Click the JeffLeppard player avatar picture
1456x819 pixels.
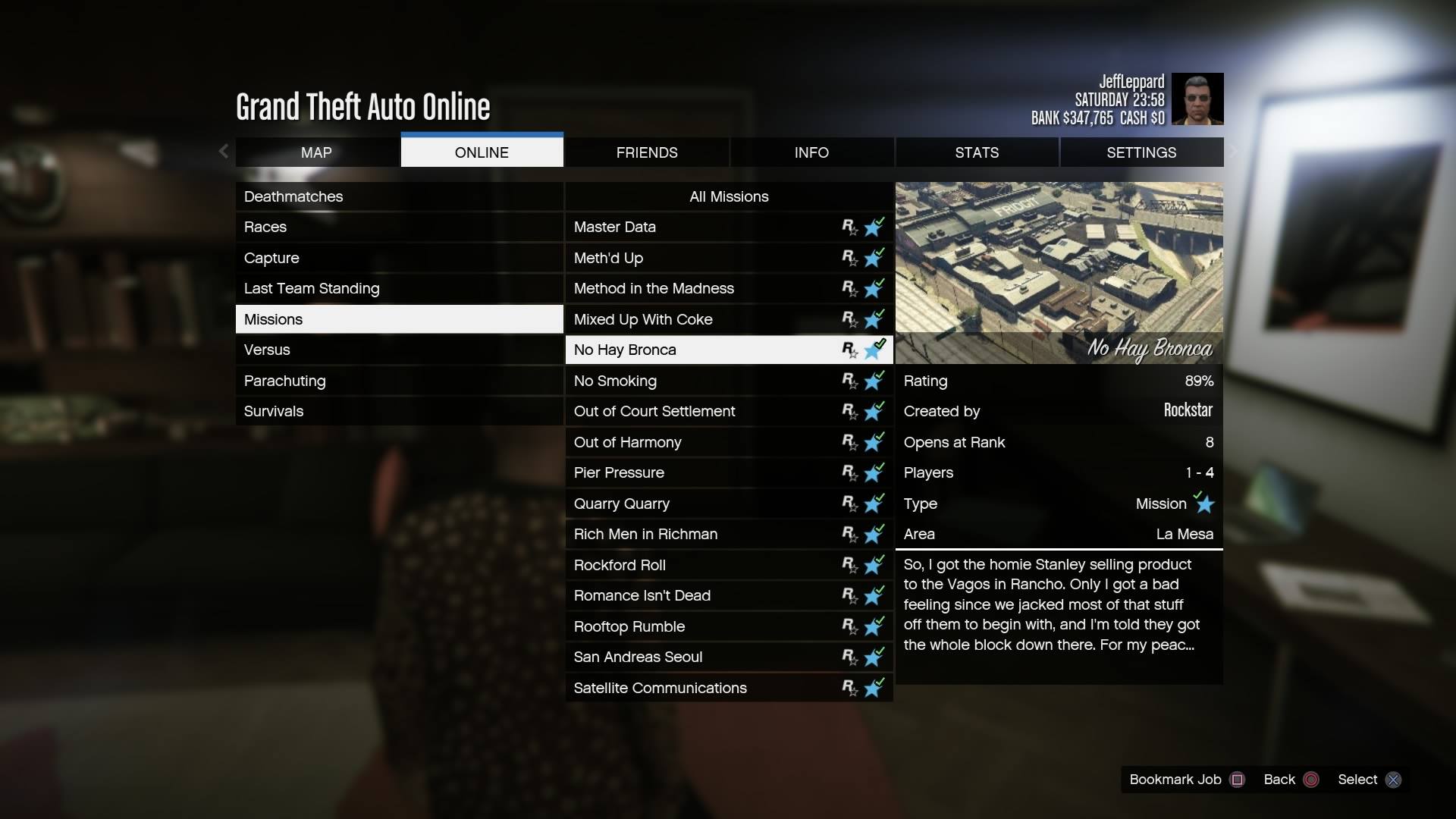1197,99
